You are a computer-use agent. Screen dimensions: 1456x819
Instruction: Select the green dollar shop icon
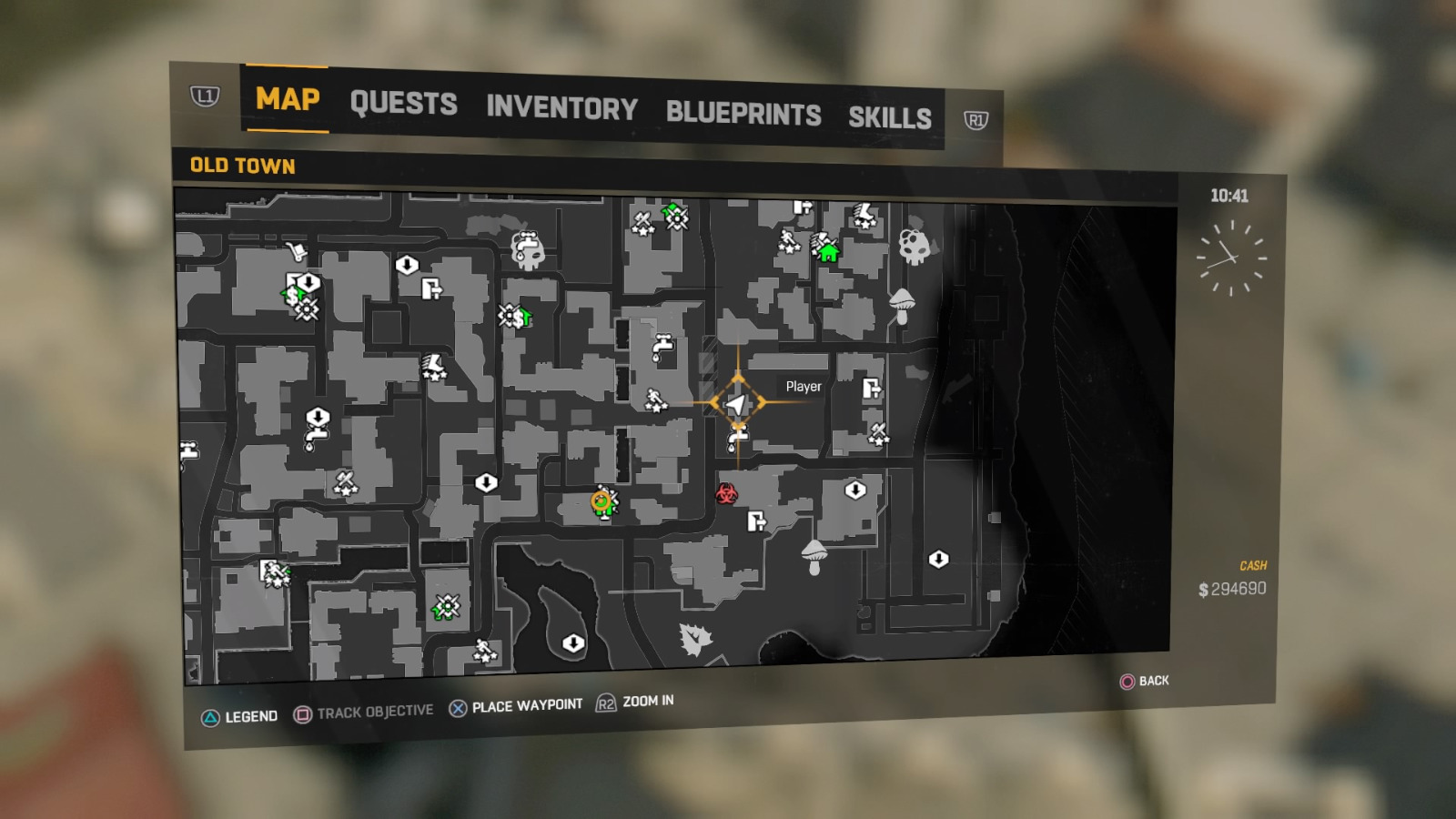521,318
